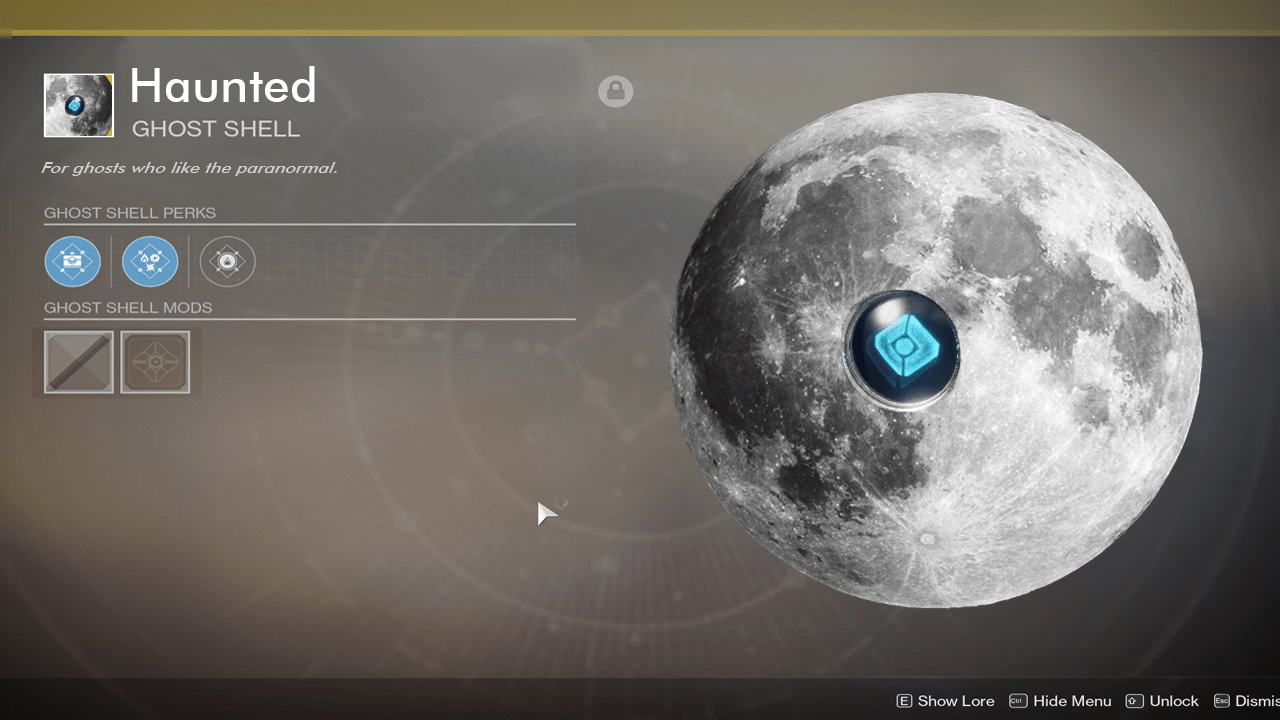
Task: Toggle the padlock icon above the preview
Action: coord(615,91)
